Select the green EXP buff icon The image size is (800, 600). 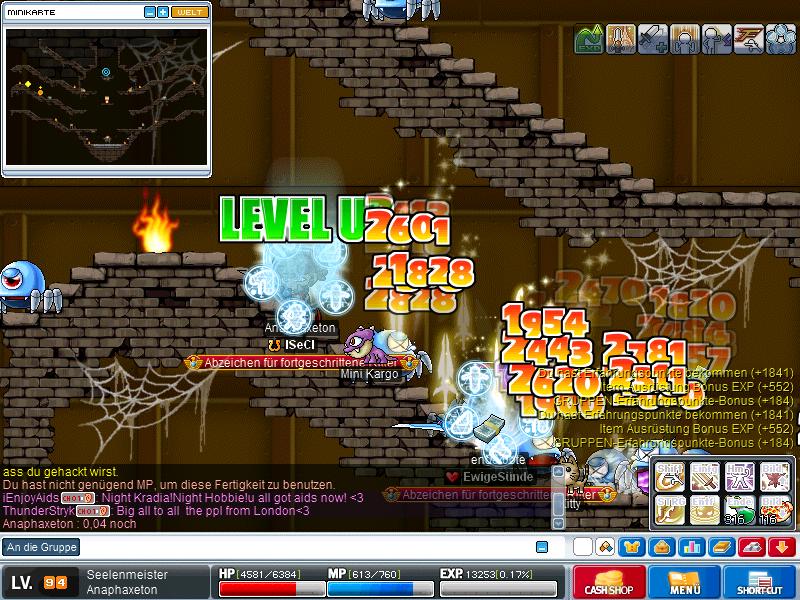click(588, 39)
